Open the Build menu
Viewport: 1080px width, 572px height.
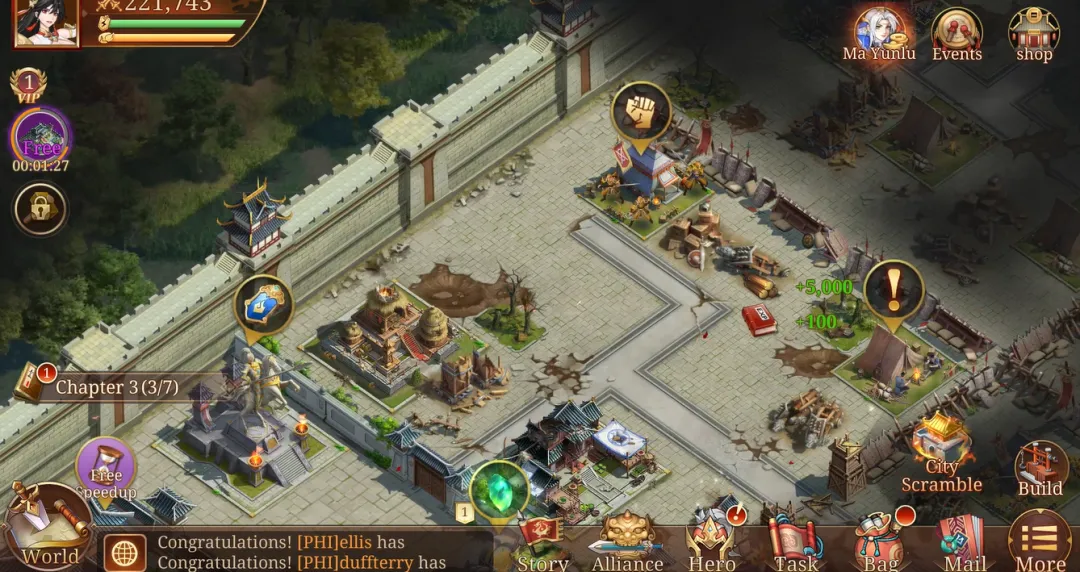[x=1040, y=470]
